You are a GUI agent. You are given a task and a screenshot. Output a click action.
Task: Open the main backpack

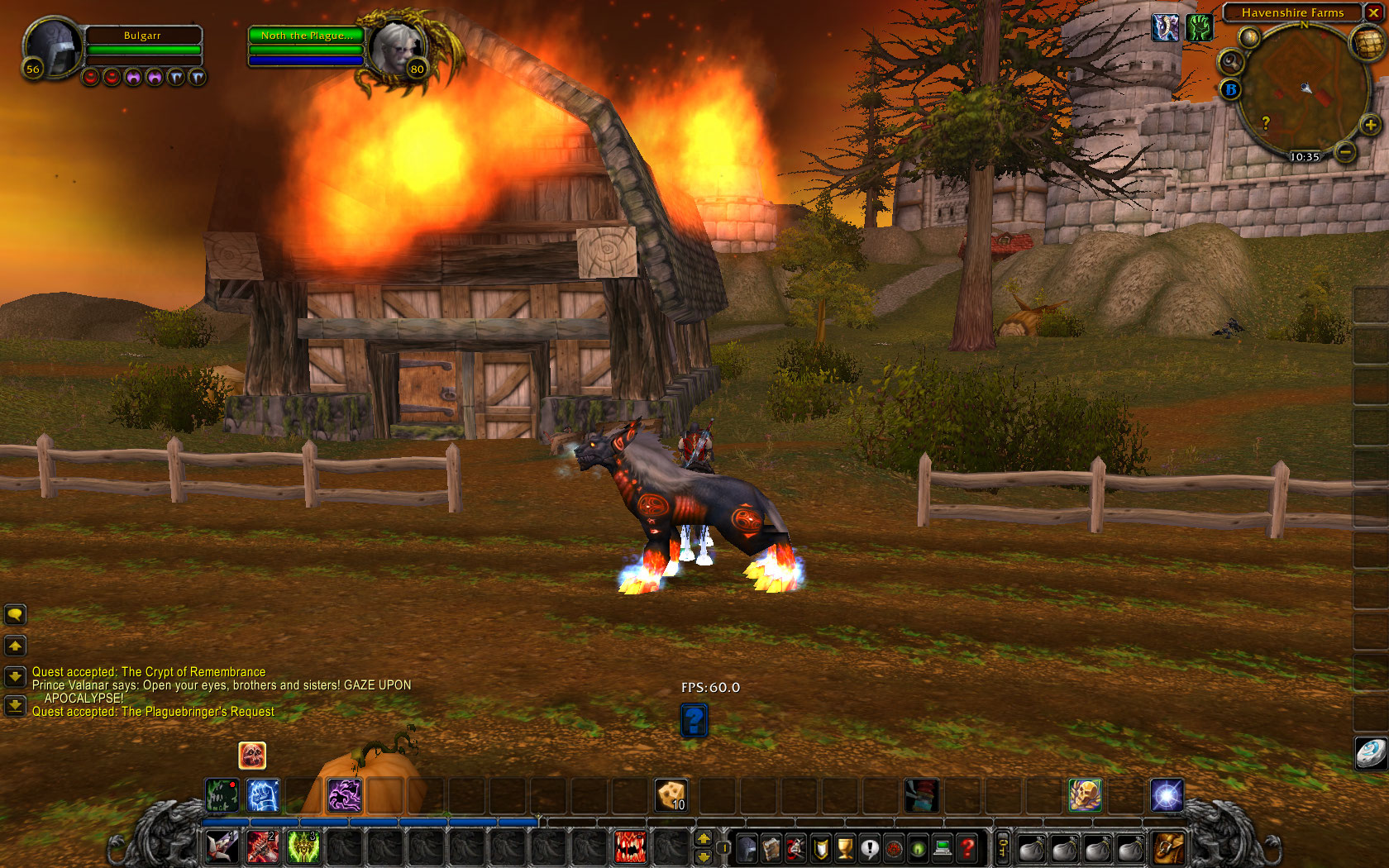pos(1169,848)
